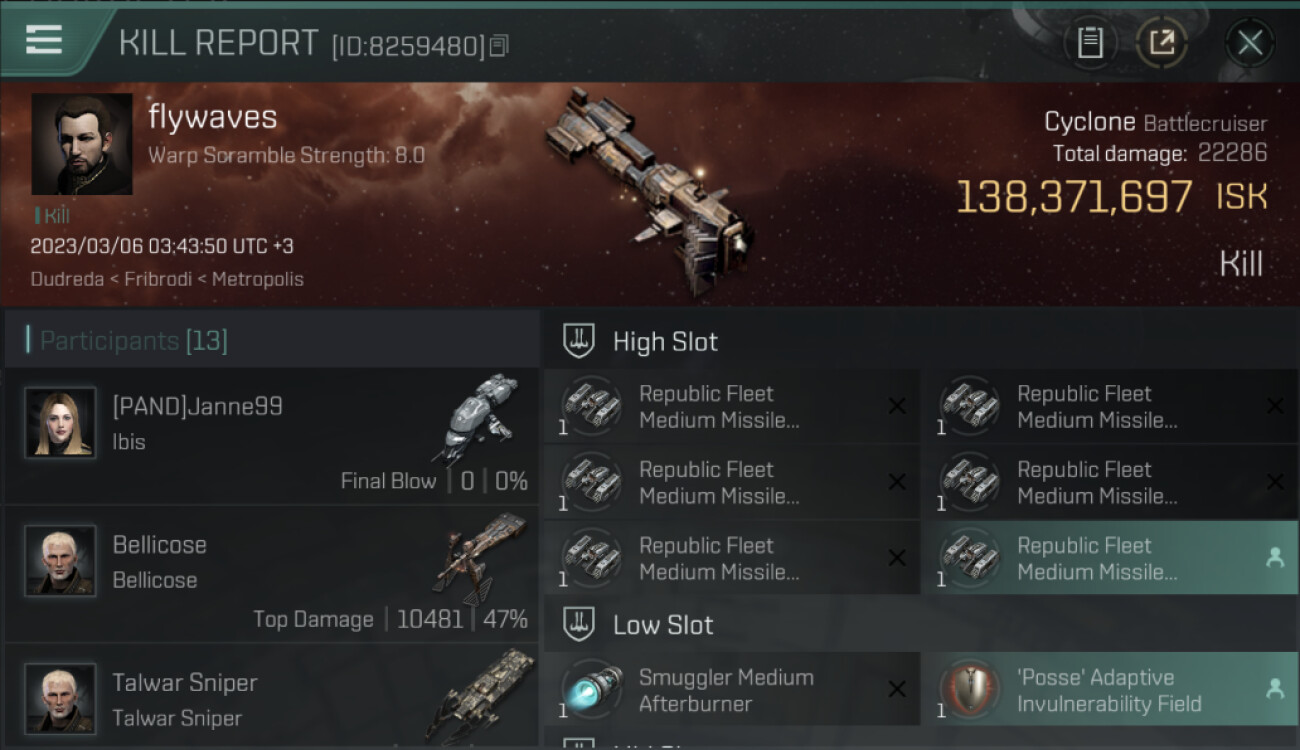Select the Low Slot section header

(x=663, y=626)
